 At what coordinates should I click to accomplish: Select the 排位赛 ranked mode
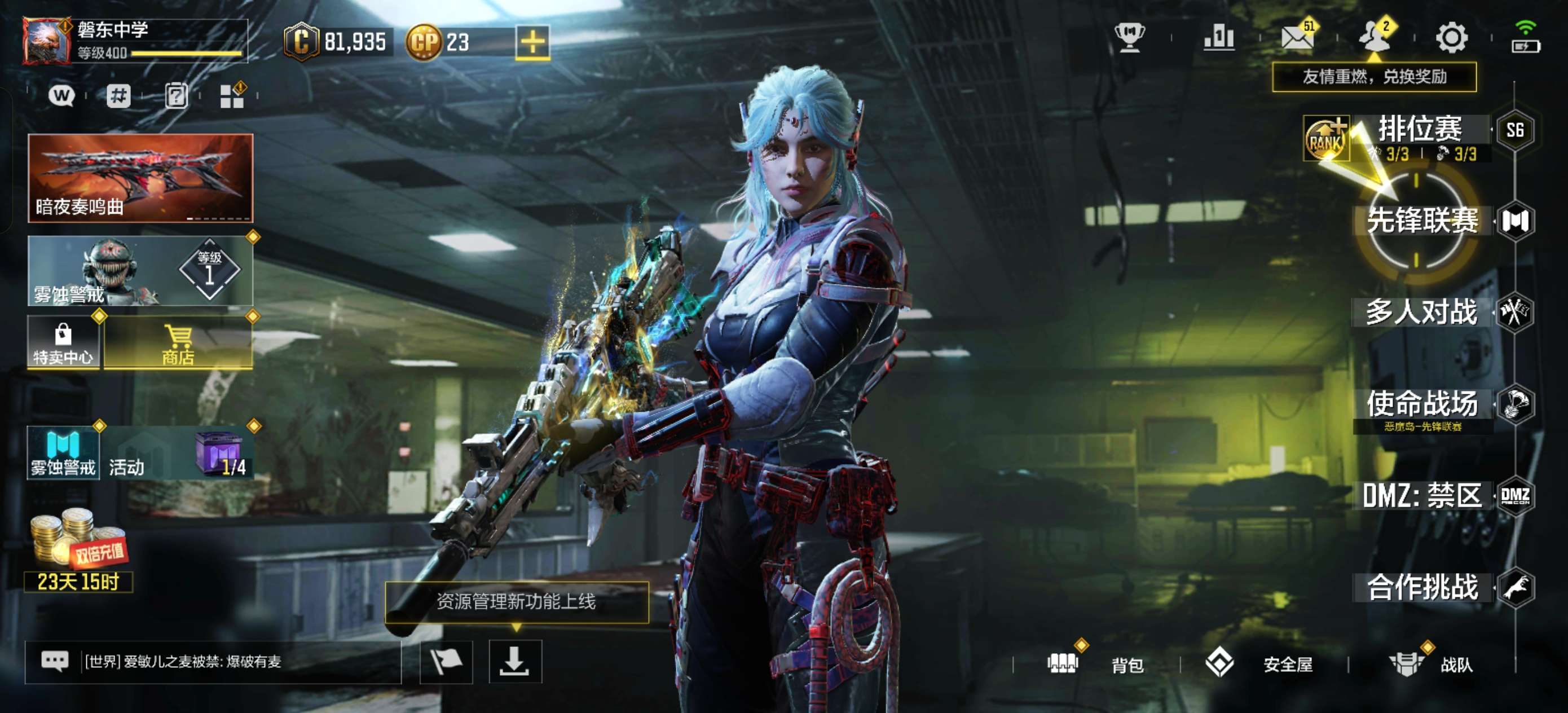click(x=1420, y=130)
